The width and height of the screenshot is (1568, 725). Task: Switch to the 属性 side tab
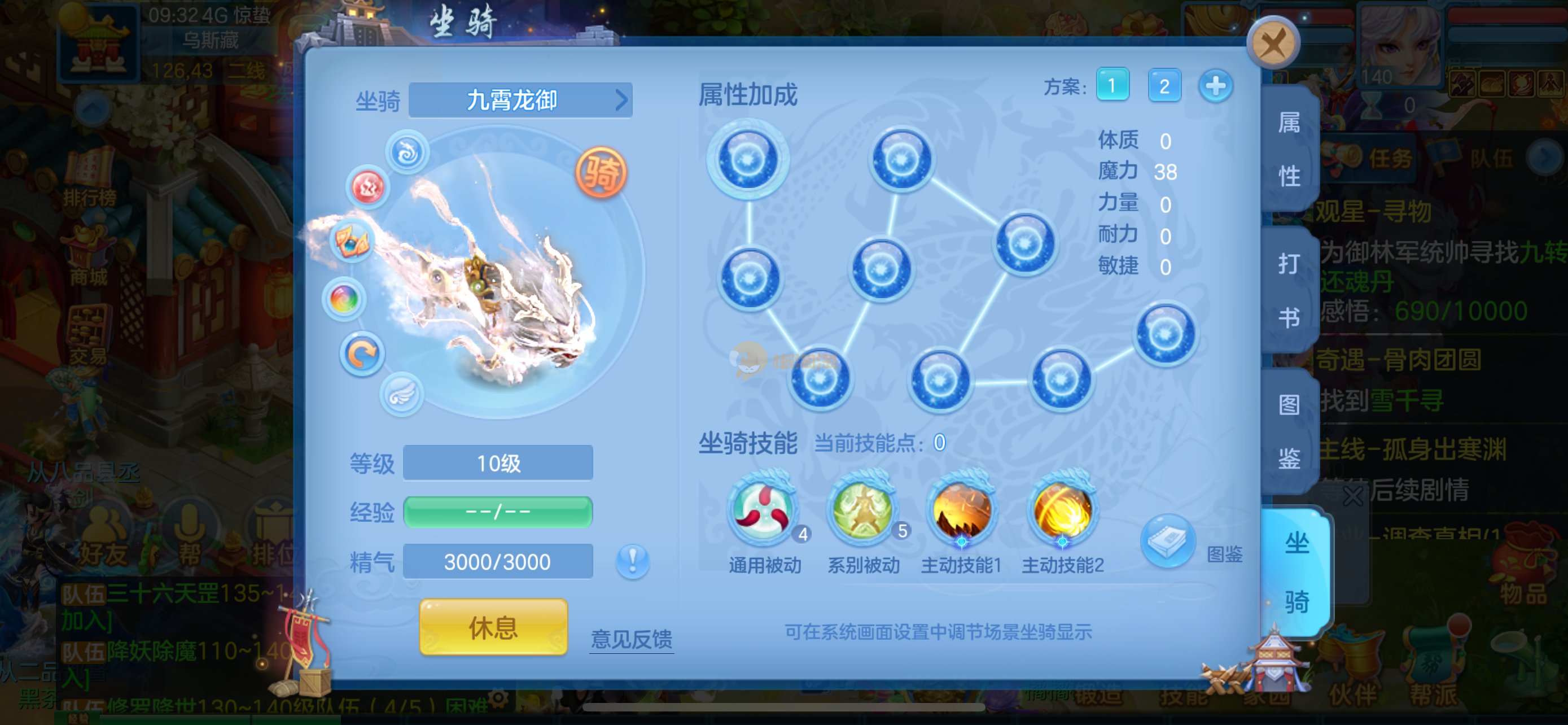1290,149
